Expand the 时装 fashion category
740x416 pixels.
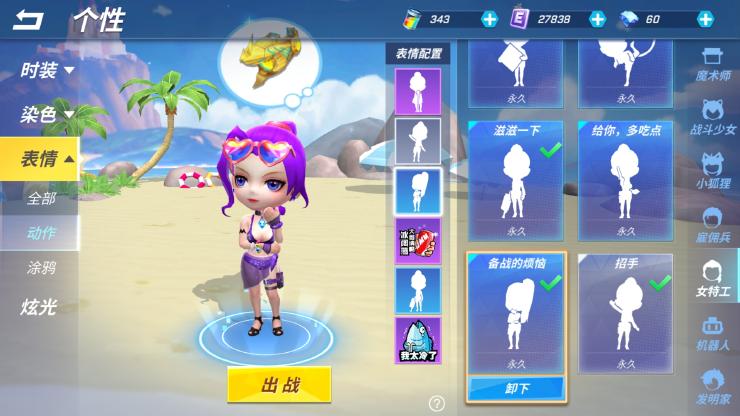pos(46,70)
